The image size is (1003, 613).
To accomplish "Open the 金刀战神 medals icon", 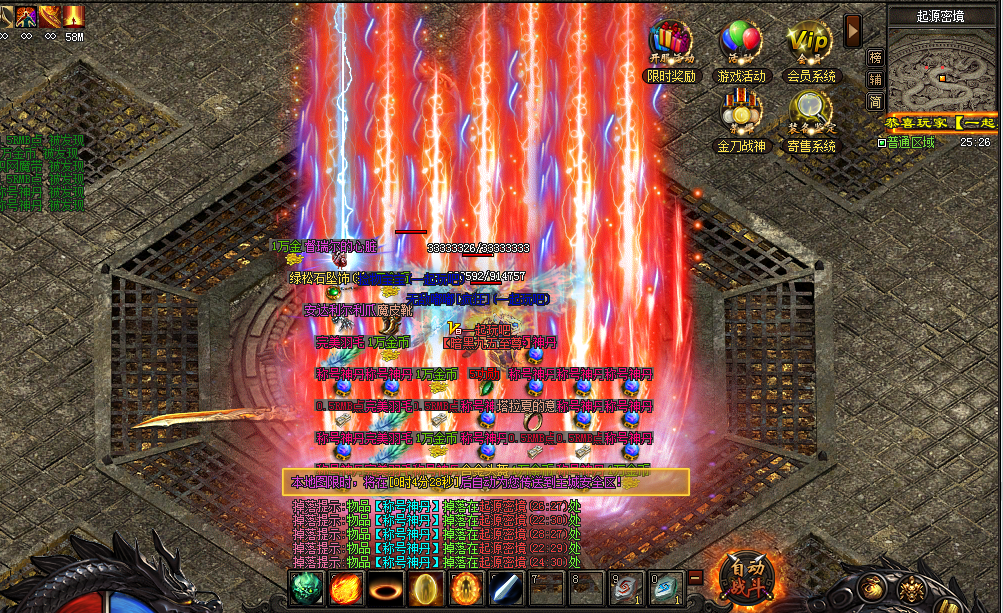I will click(x=740, y=113).
